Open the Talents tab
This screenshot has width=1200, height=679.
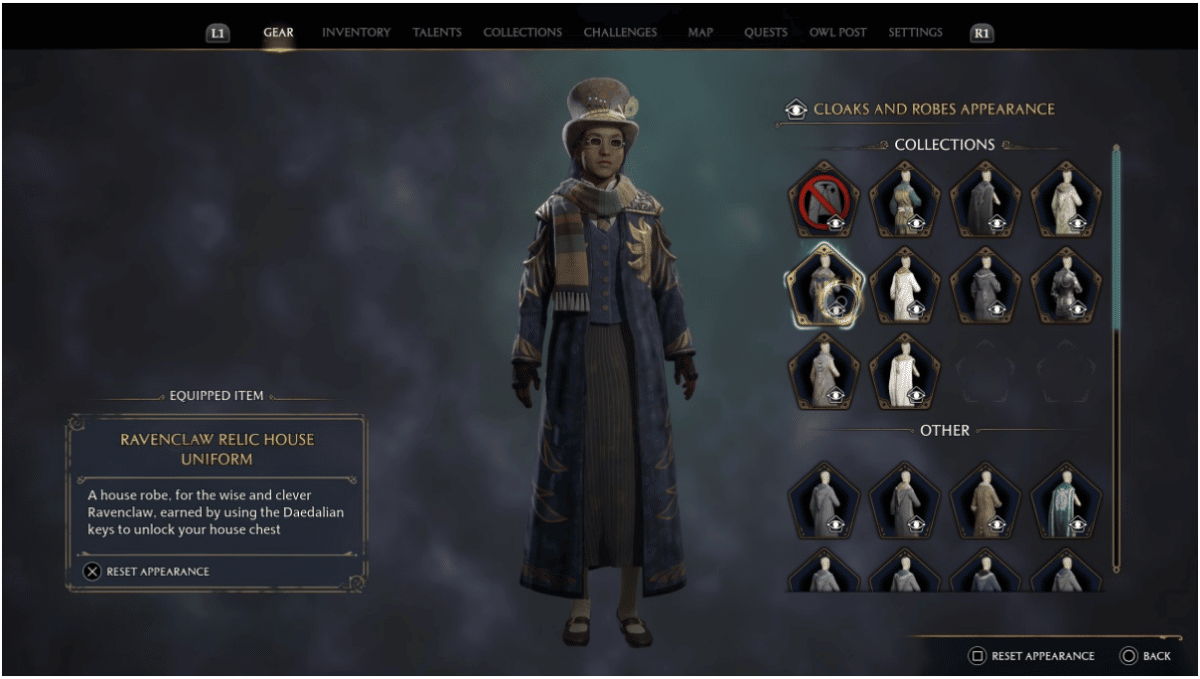437,33
